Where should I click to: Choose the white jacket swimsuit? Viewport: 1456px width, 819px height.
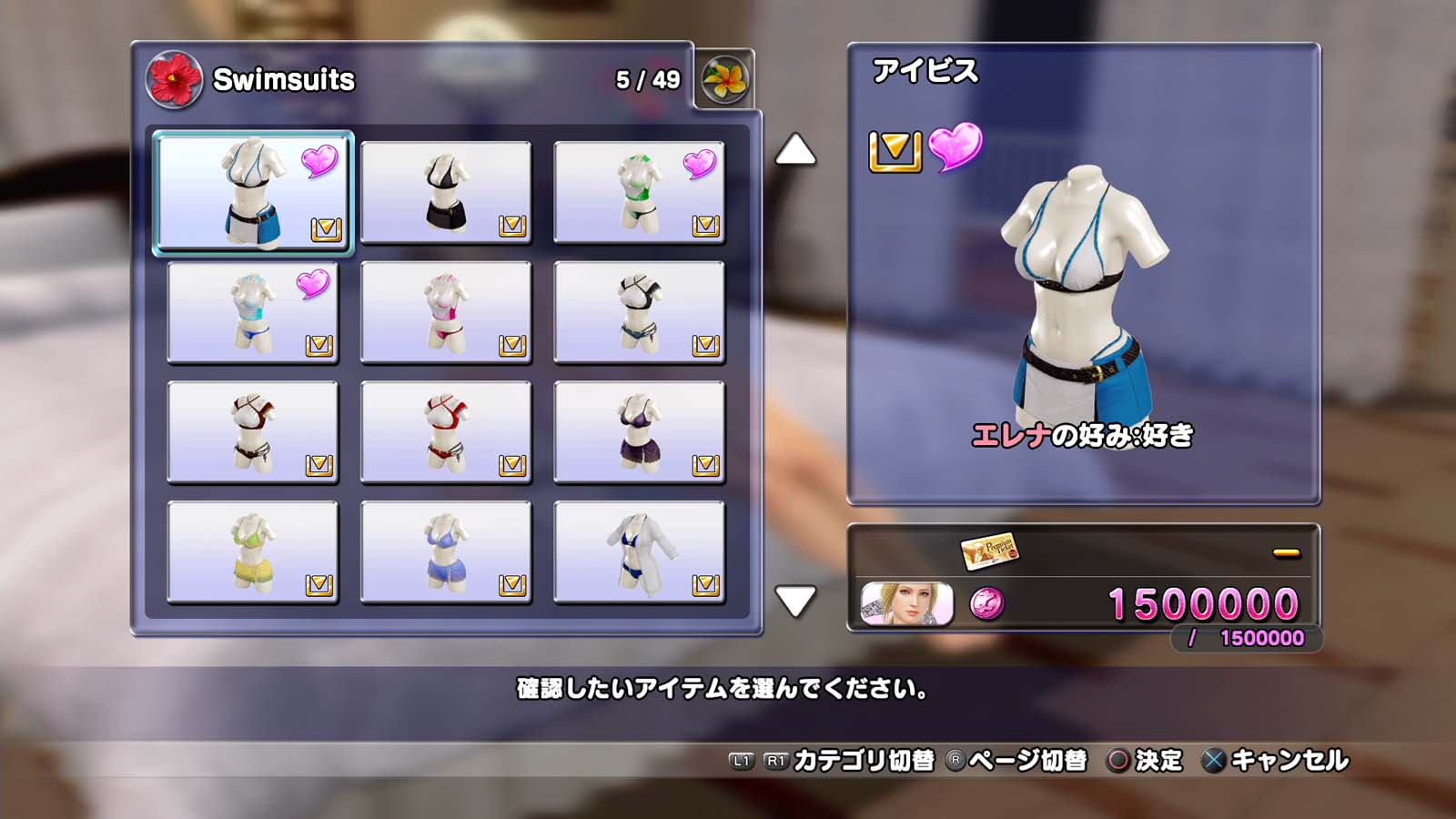coord(639,552)
